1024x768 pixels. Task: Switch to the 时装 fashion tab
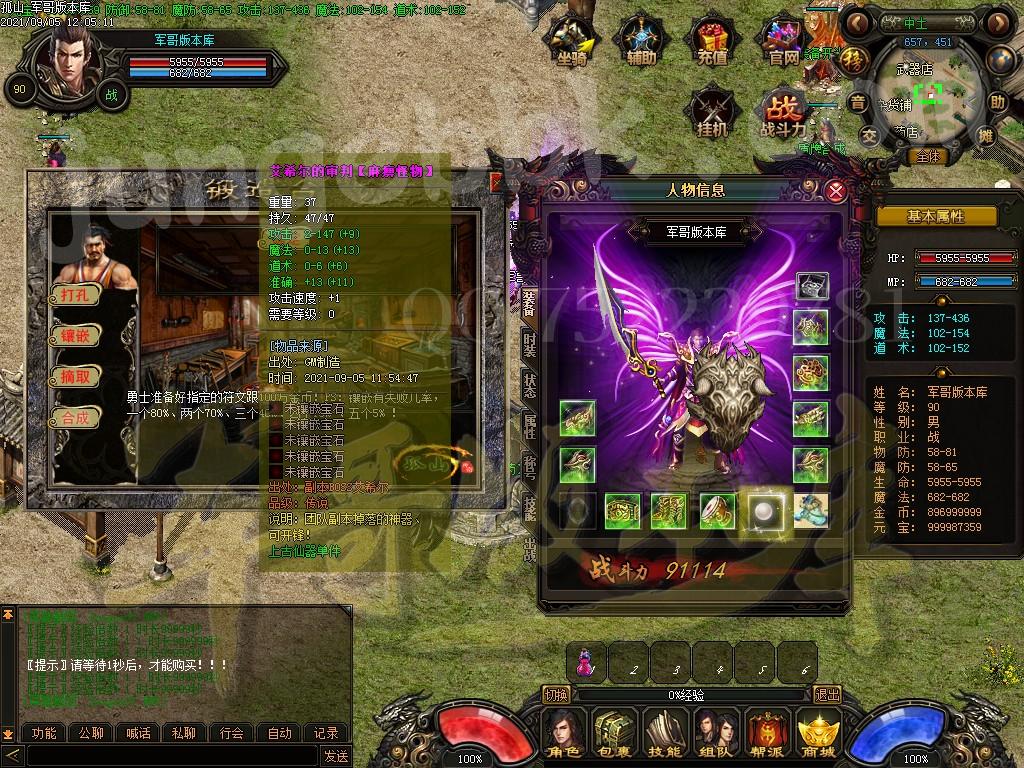pos(530,345)
